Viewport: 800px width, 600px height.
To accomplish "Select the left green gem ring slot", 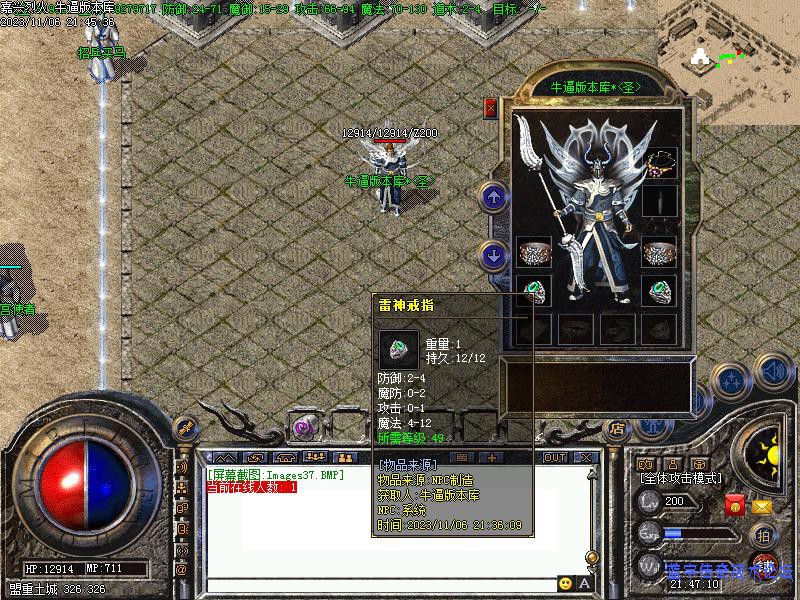I will coord(534,292).
